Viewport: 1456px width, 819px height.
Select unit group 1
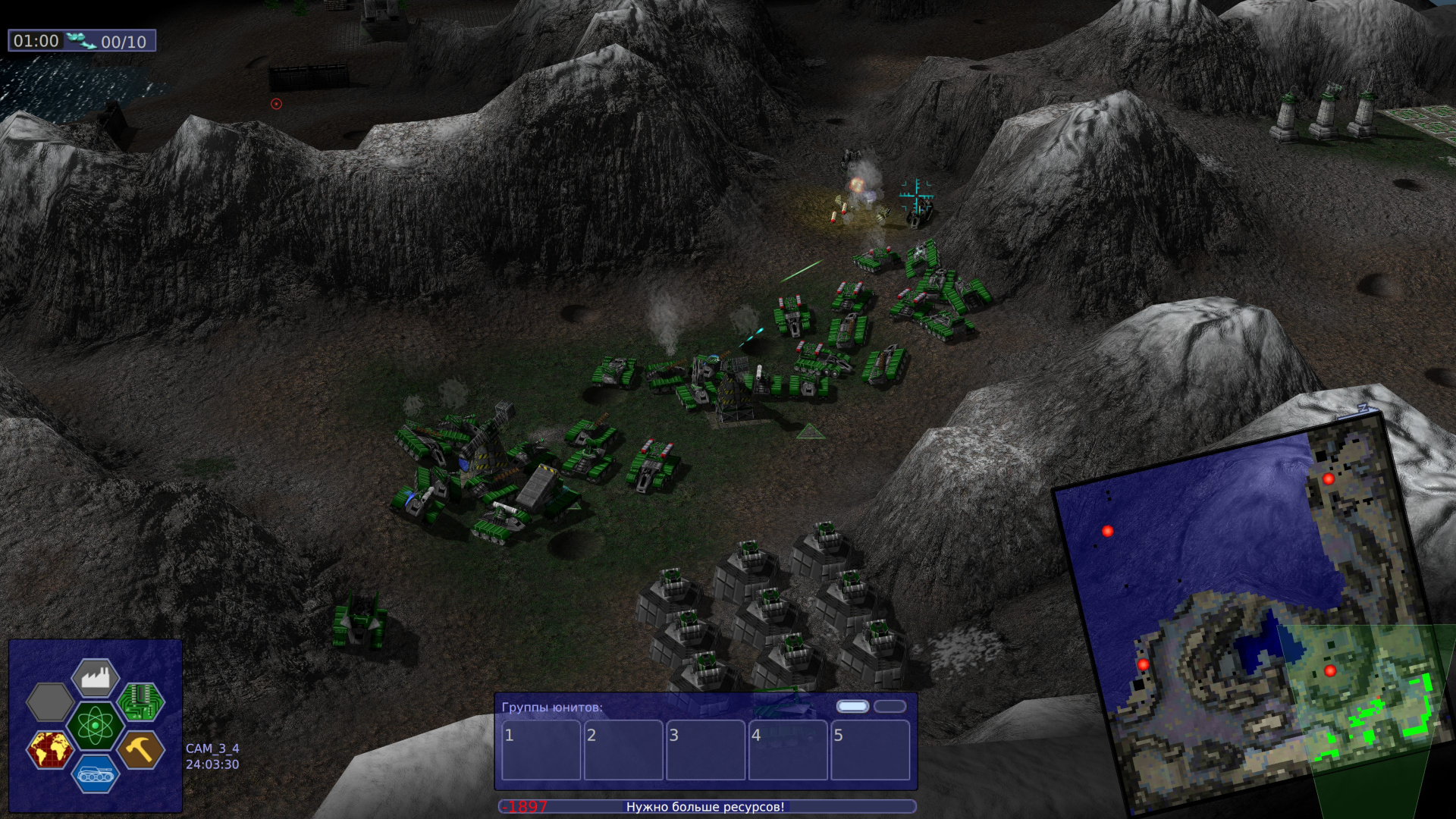[541, 749]
